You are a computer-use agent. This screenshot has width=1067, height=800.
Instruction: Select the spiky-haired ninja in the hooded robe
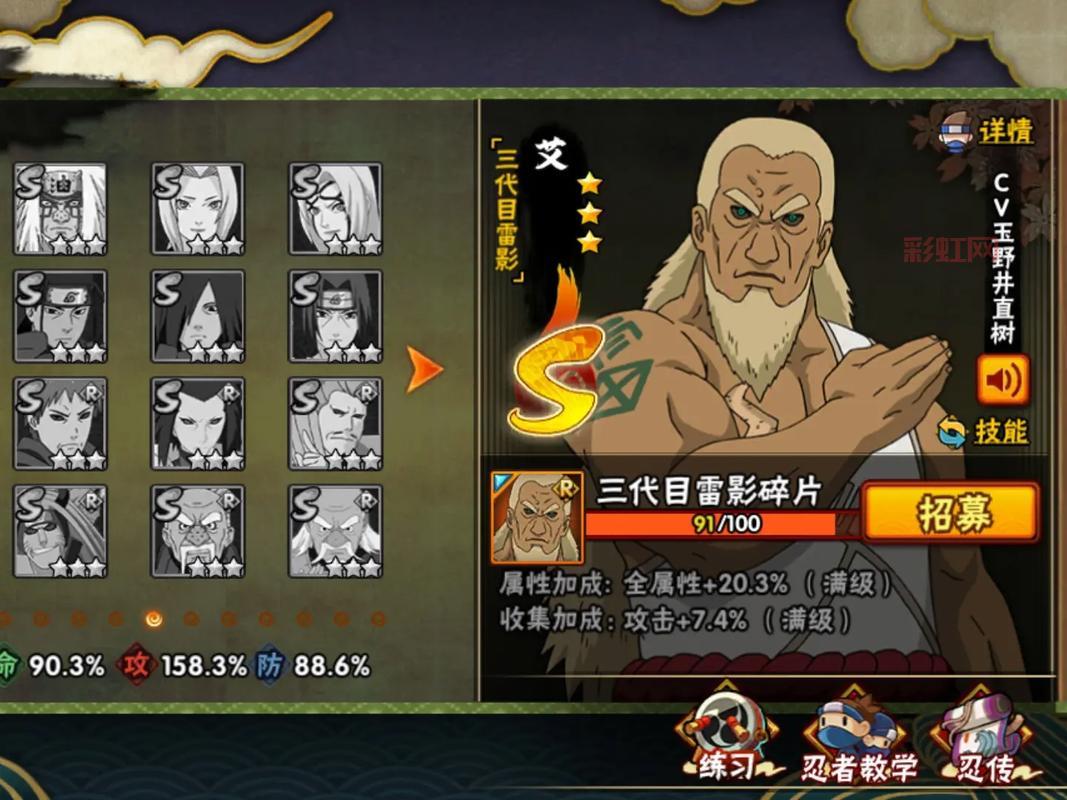point(60,424)
